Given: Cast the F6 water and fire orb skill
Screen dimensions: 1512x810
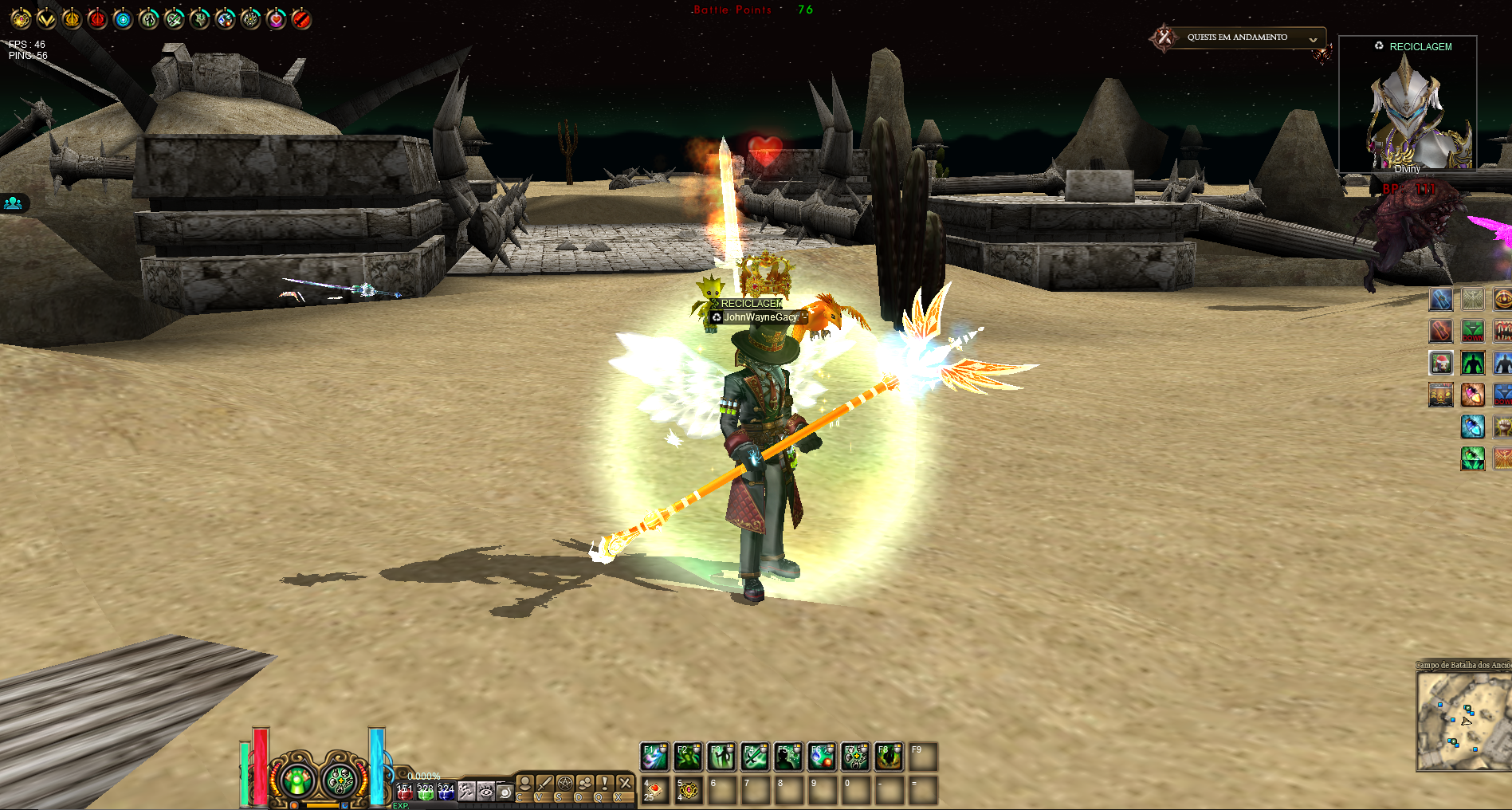Looking at the screenshot, I should point(821,757).
